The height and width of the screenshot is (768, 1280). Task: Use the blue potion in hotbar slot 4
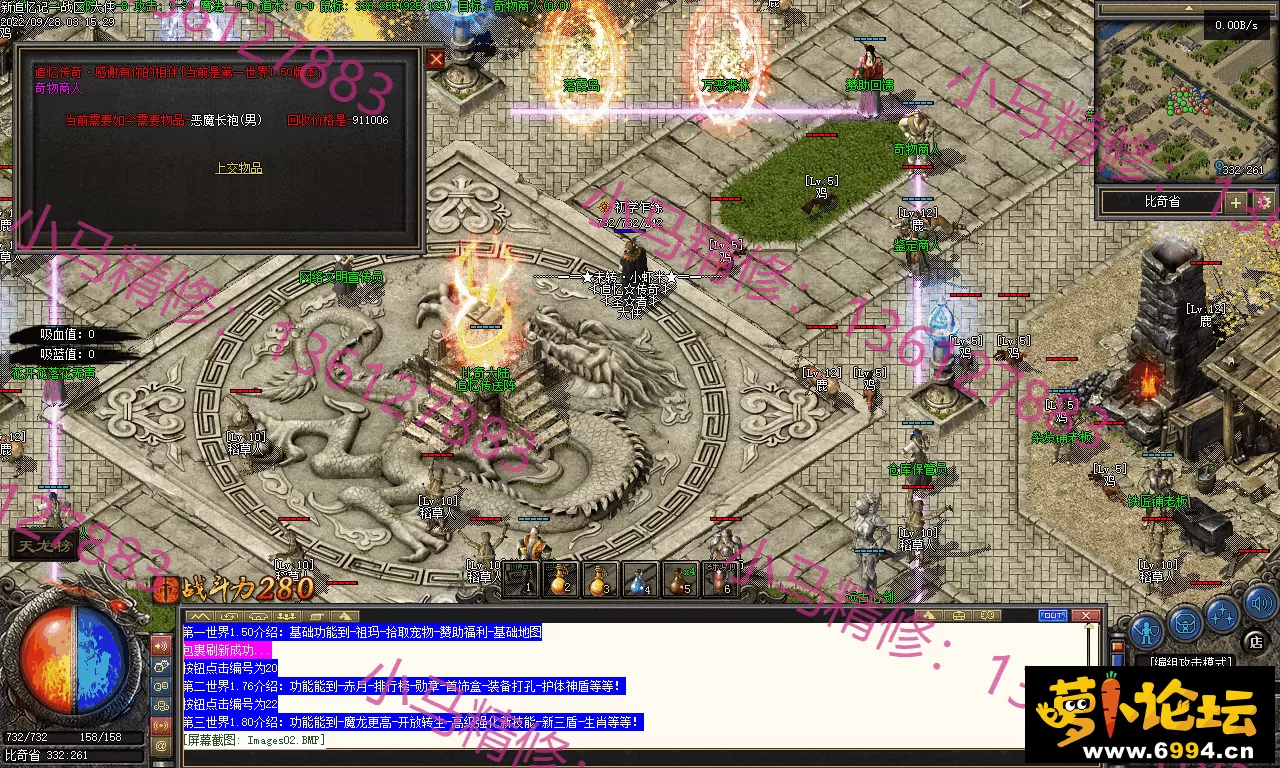640,579
